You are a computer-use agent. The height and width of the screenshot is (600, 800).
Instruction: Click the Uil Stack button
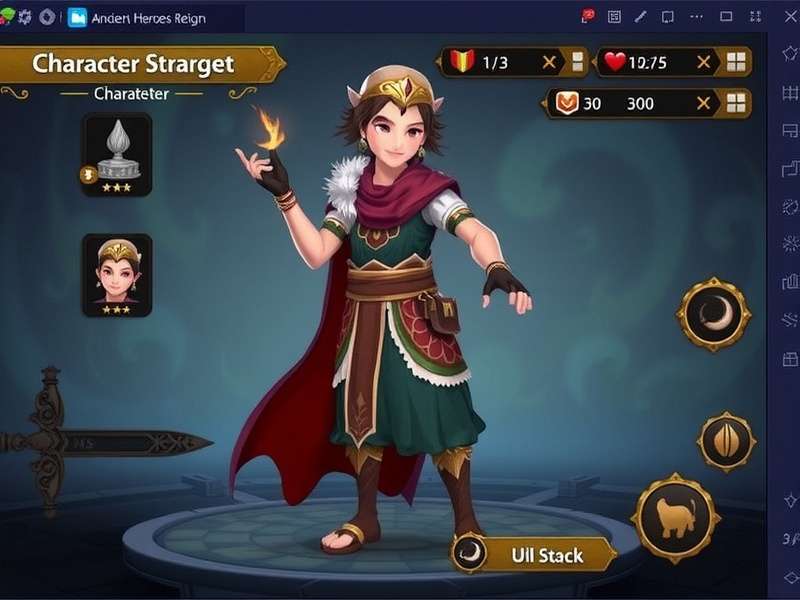[x=533, y=554]
